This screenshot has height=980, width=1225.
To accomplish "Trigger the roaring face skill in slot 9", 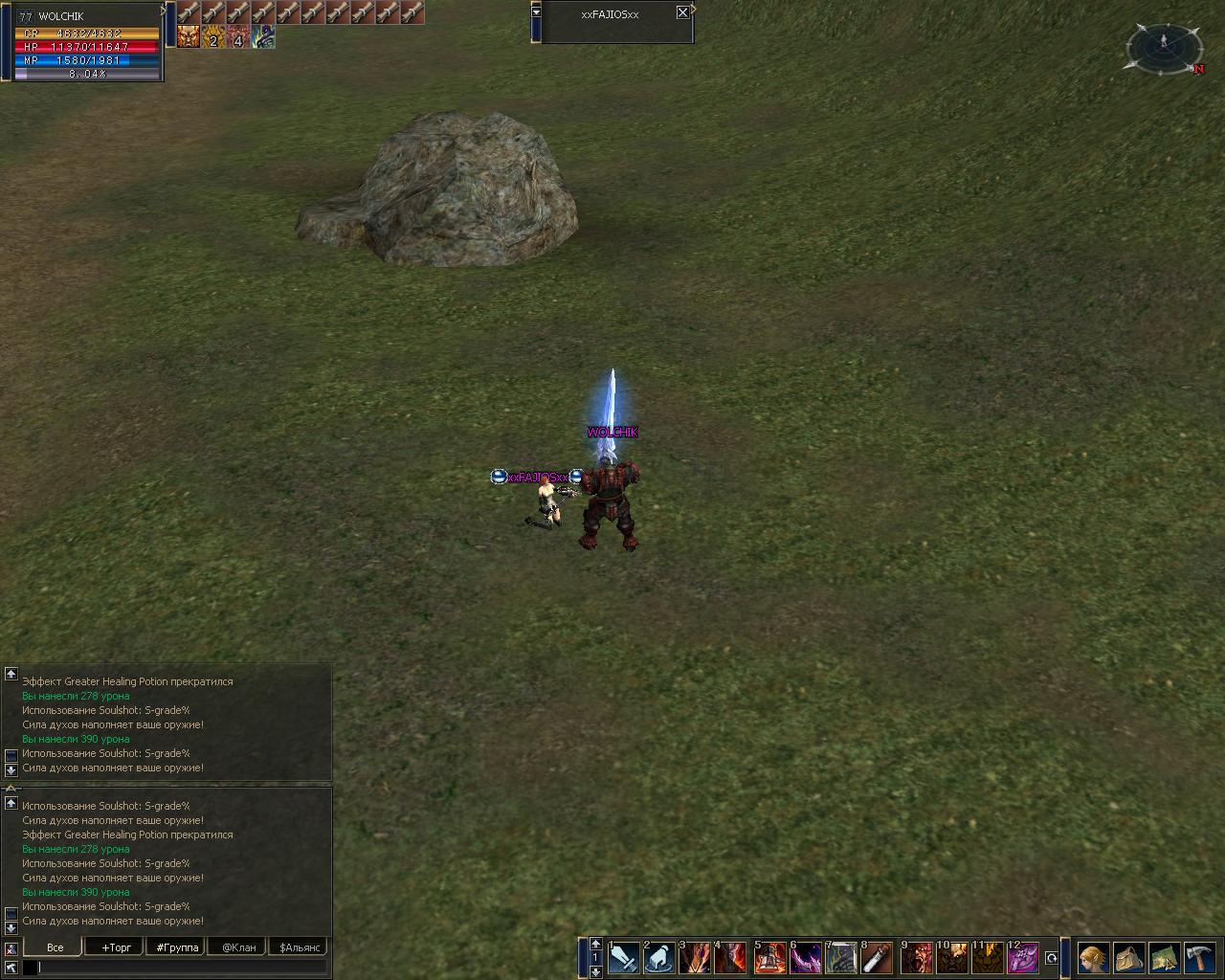I will (x=917, y=958).
